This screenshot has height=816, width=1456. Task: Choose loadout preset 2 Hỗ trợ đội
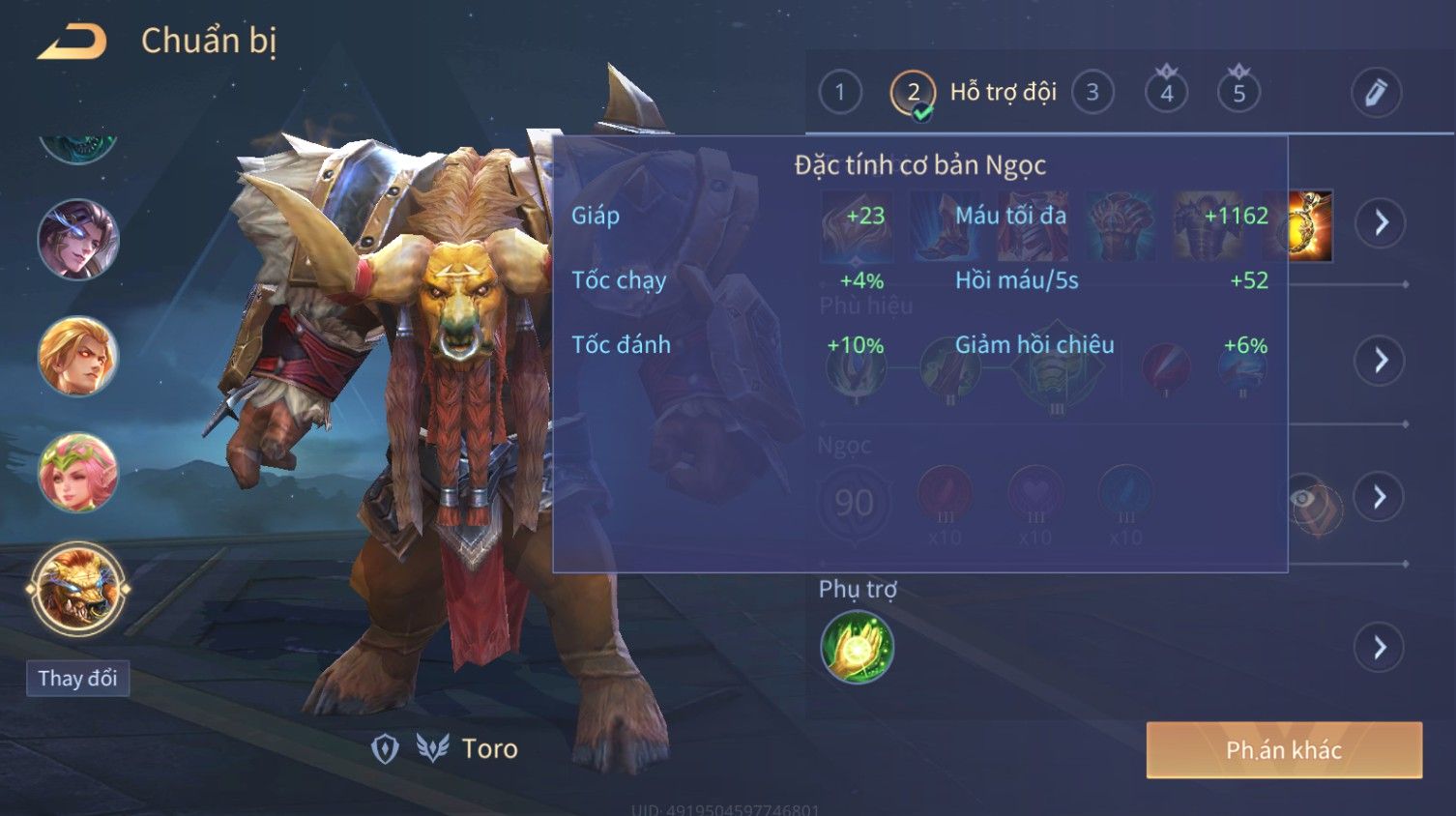[913, 94]
